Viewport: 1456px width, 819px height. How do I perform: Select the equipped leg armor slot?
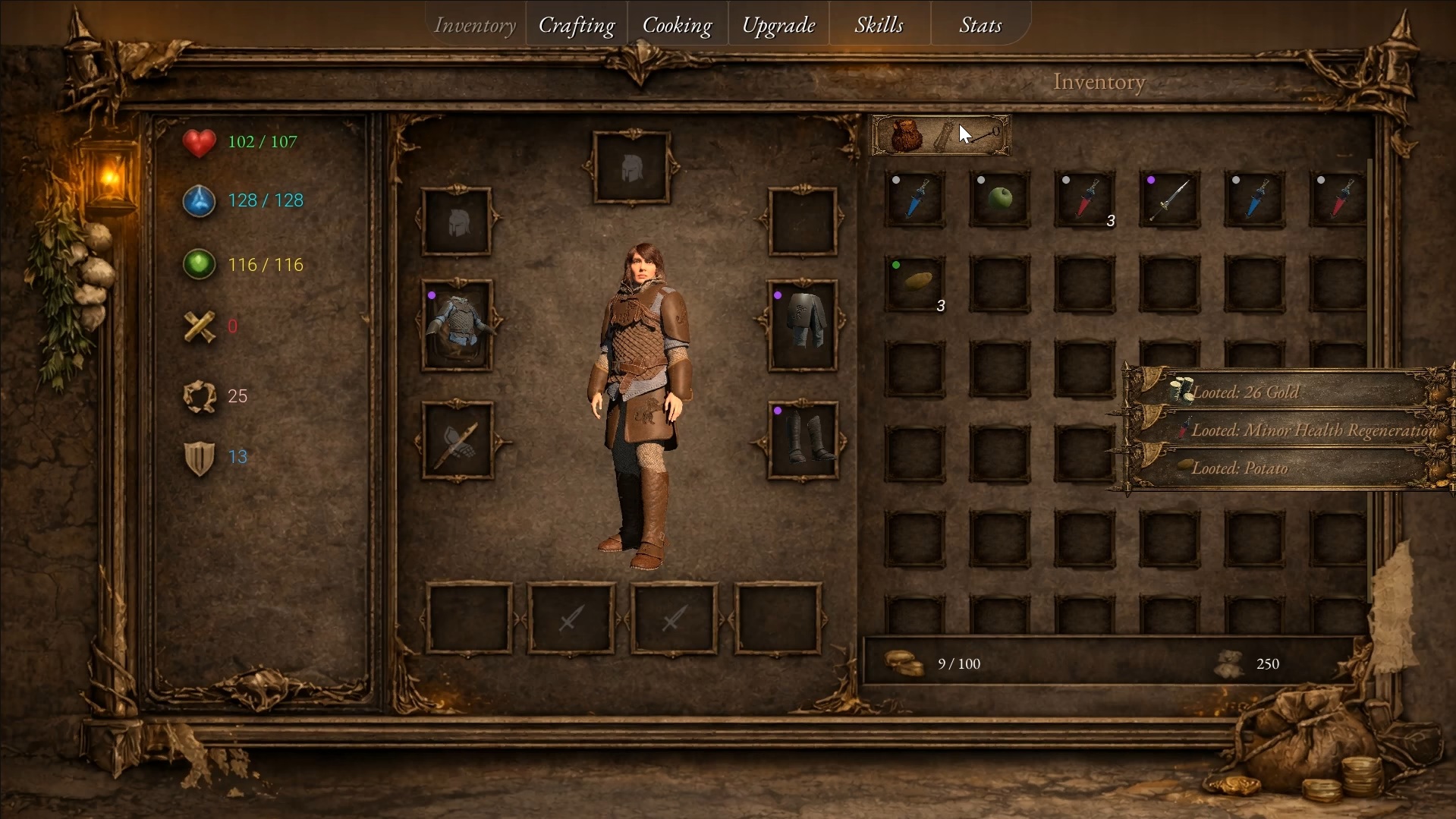point(803,325)
